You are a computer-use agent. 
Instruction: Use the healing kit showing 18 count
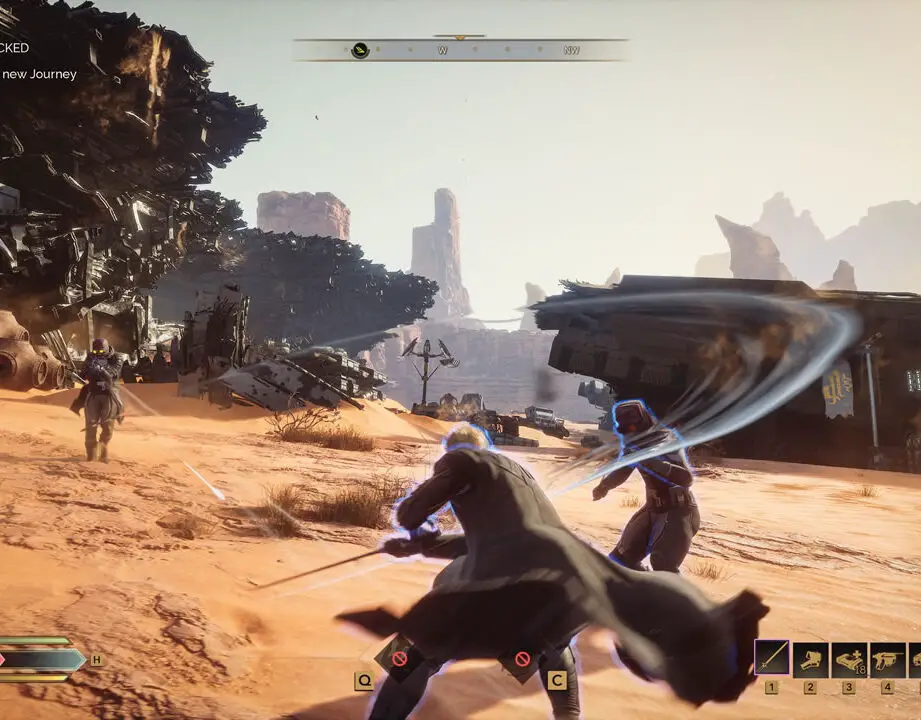pyautogui.click(x=849, y=659)
